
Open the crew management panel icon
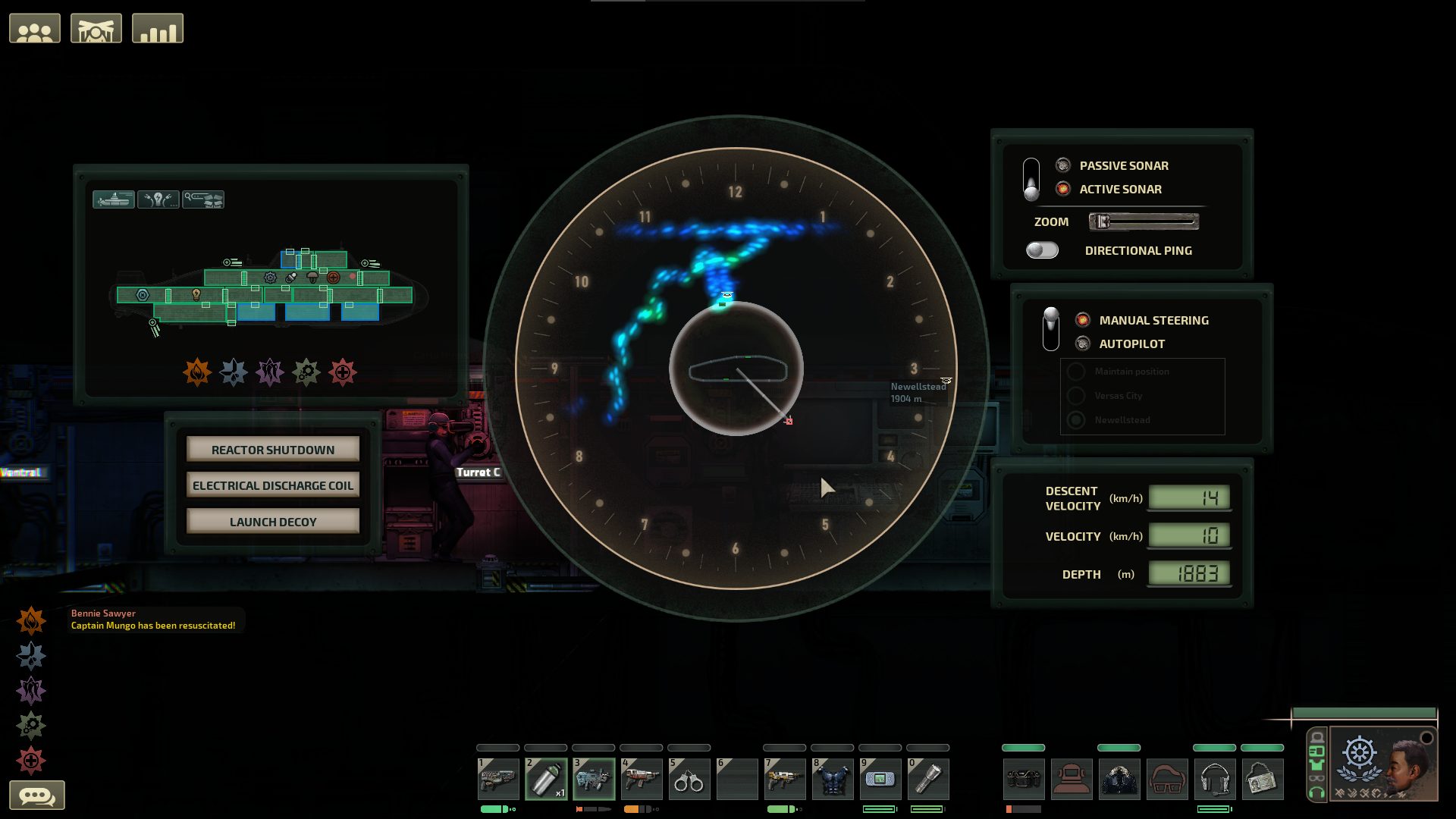click(x=35, y=27)
